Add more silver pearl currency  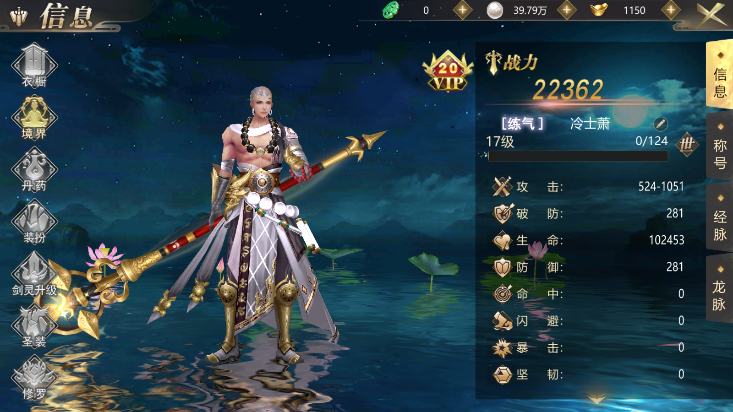566,10
